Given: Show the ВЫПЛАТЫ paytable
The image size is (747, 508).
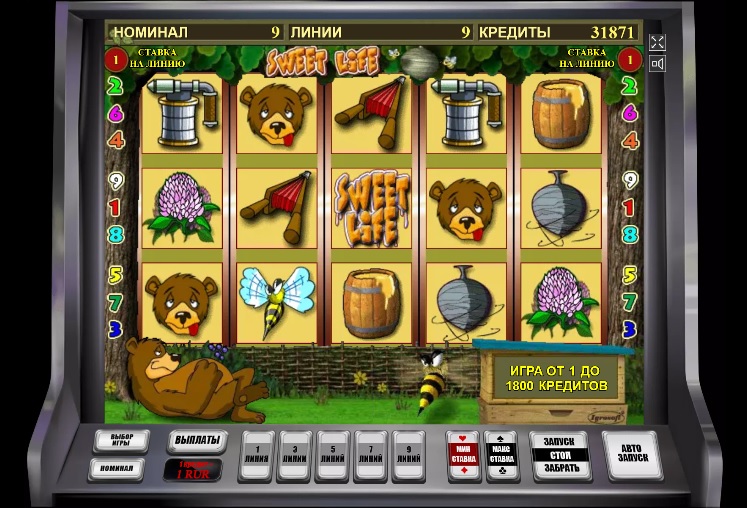Looking at the screenshot, I should (194, 441).
